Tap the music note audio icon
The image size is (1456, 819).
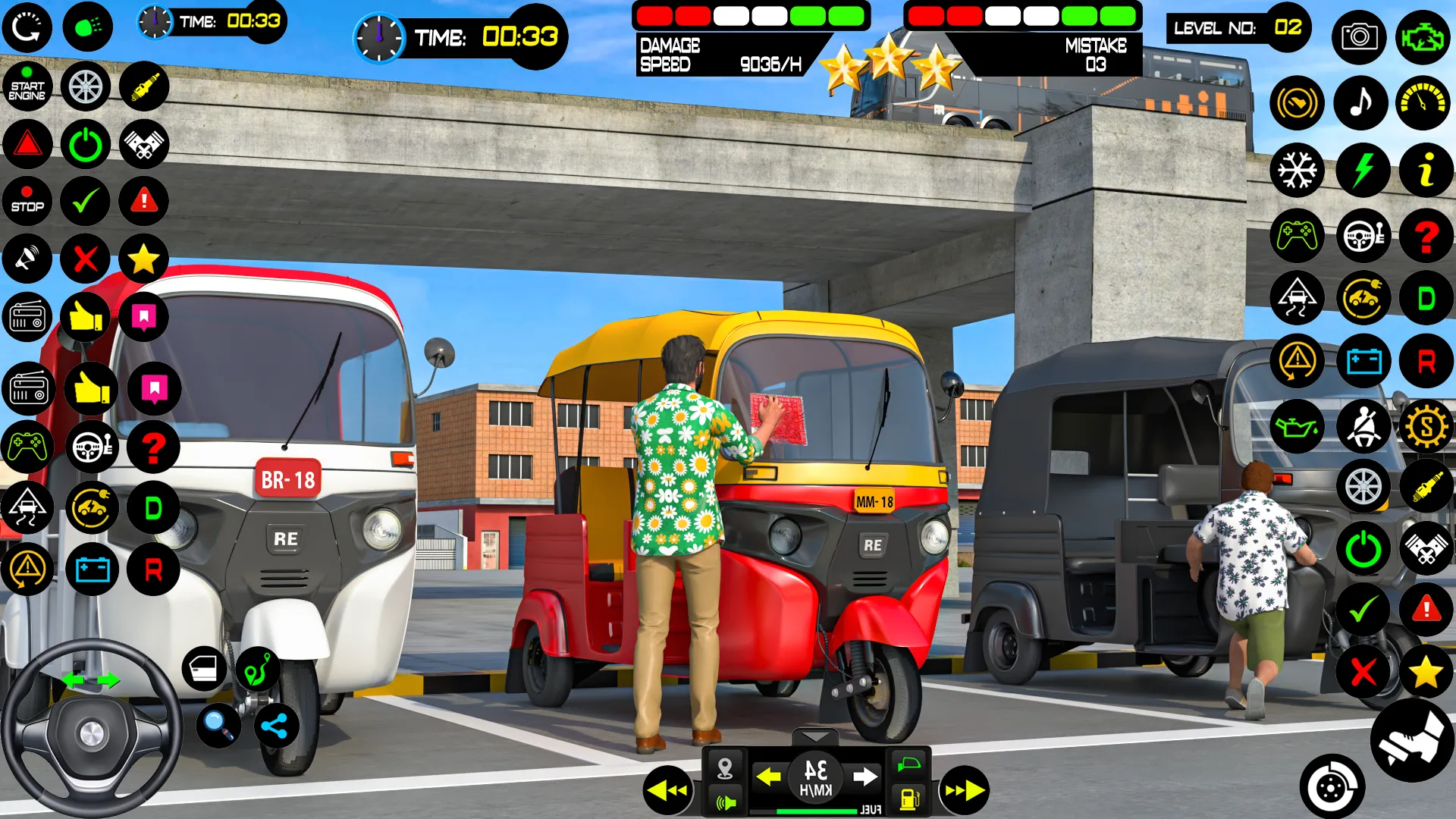1360,103
